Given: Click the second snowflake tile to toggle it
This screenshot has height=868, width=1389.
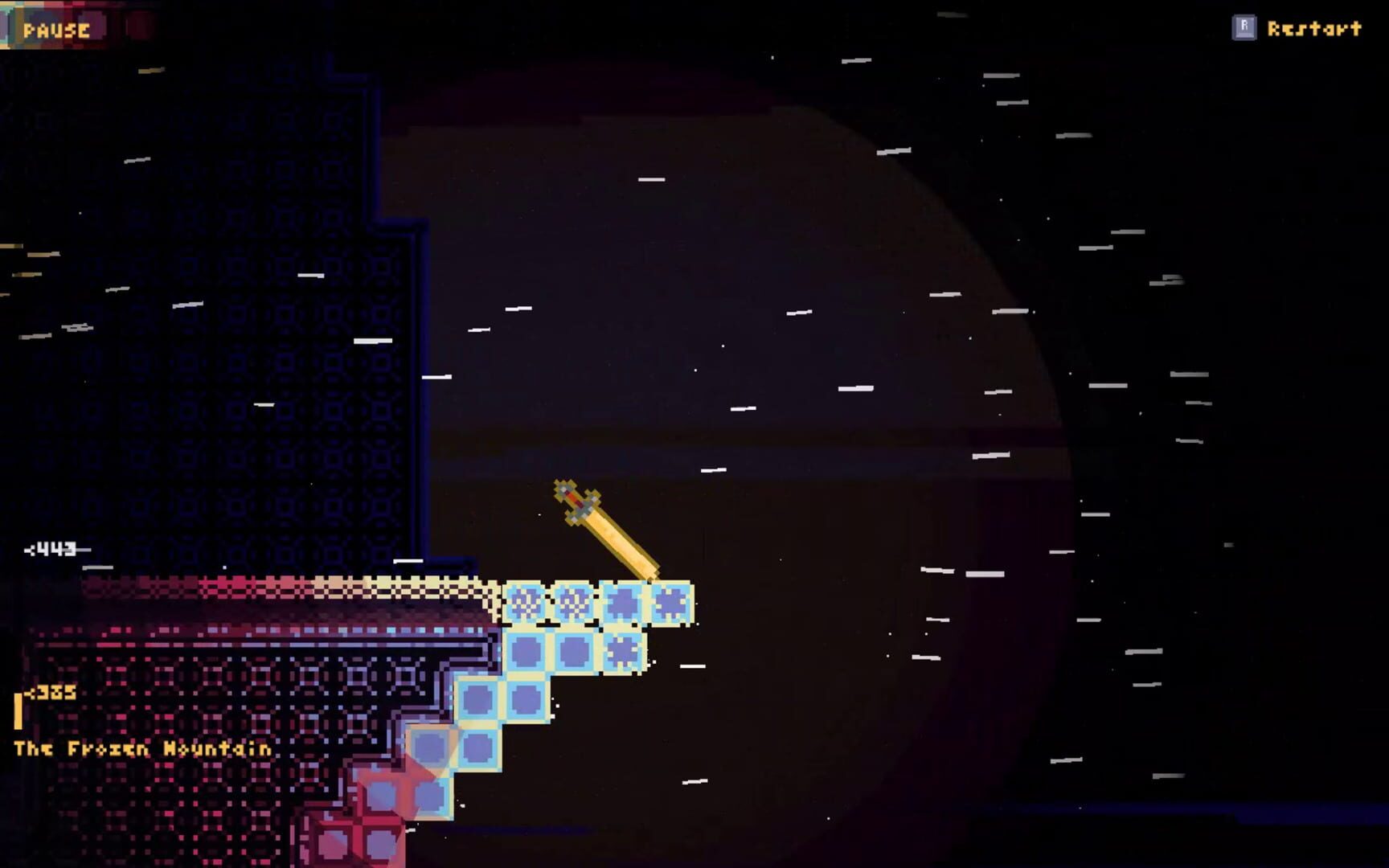Looking at the screenshot, I should pos(573,601).
